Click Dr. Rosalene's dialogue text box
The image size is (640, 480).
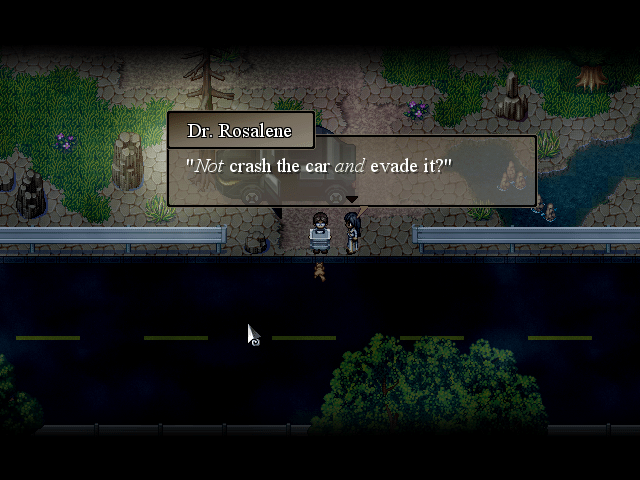351,169
